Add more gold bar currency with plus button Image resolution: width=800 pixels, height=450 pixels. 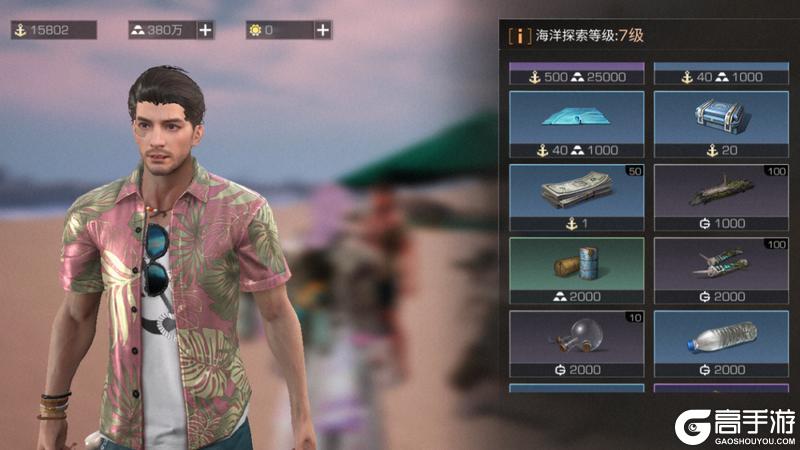coord(205,30)
